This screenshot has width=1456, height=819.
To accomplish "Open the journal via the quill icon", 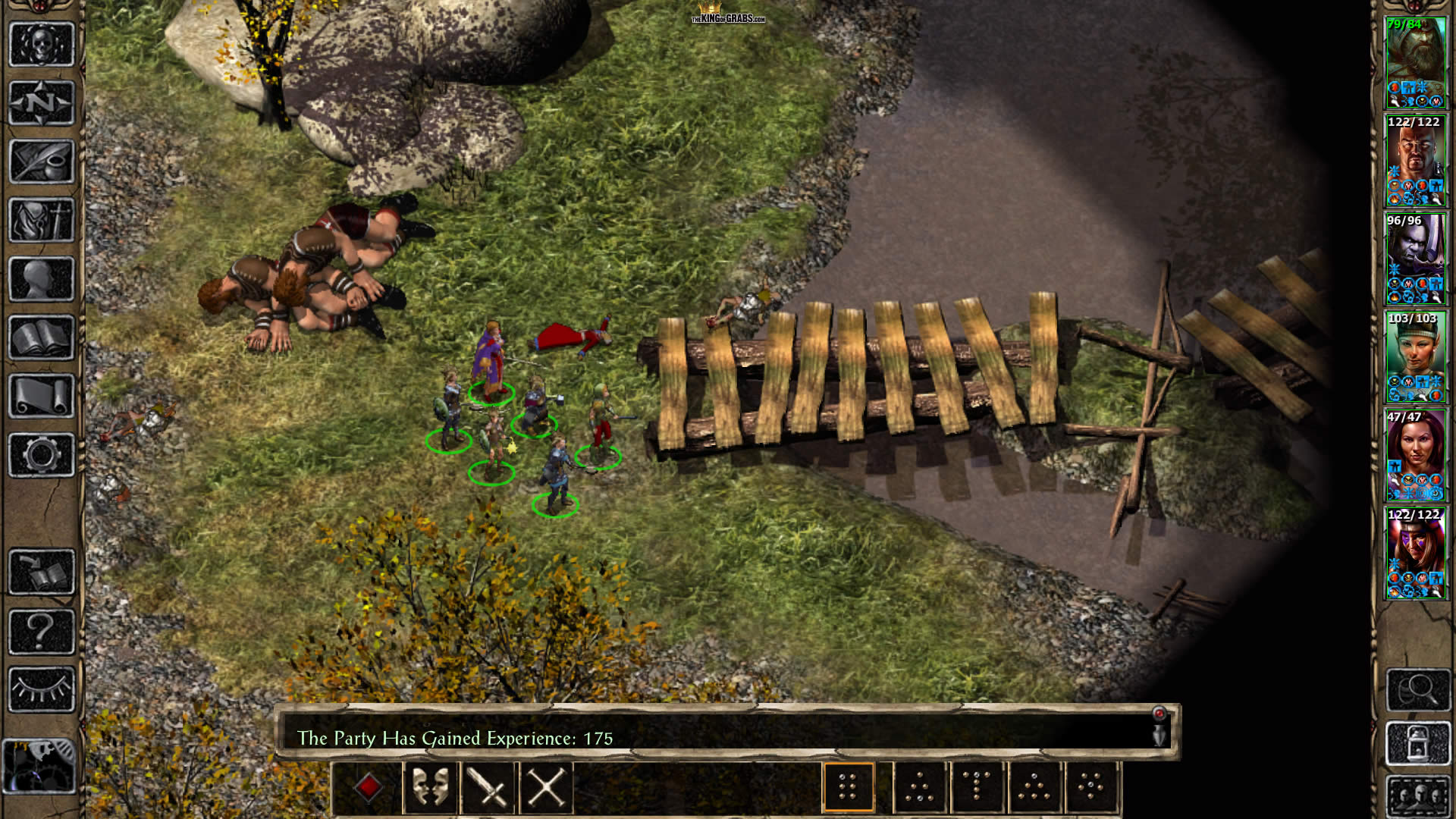I will (42, 161).
